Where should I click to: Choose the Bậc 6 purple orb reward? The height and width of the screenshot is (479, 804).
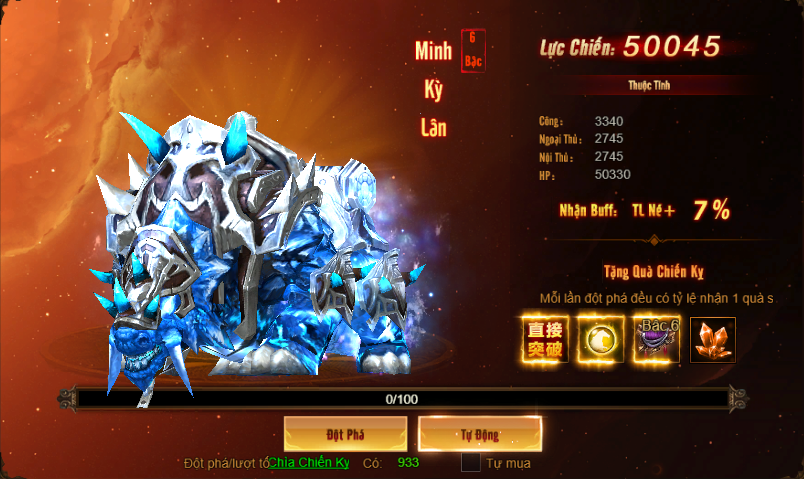(x=657, y=339)
